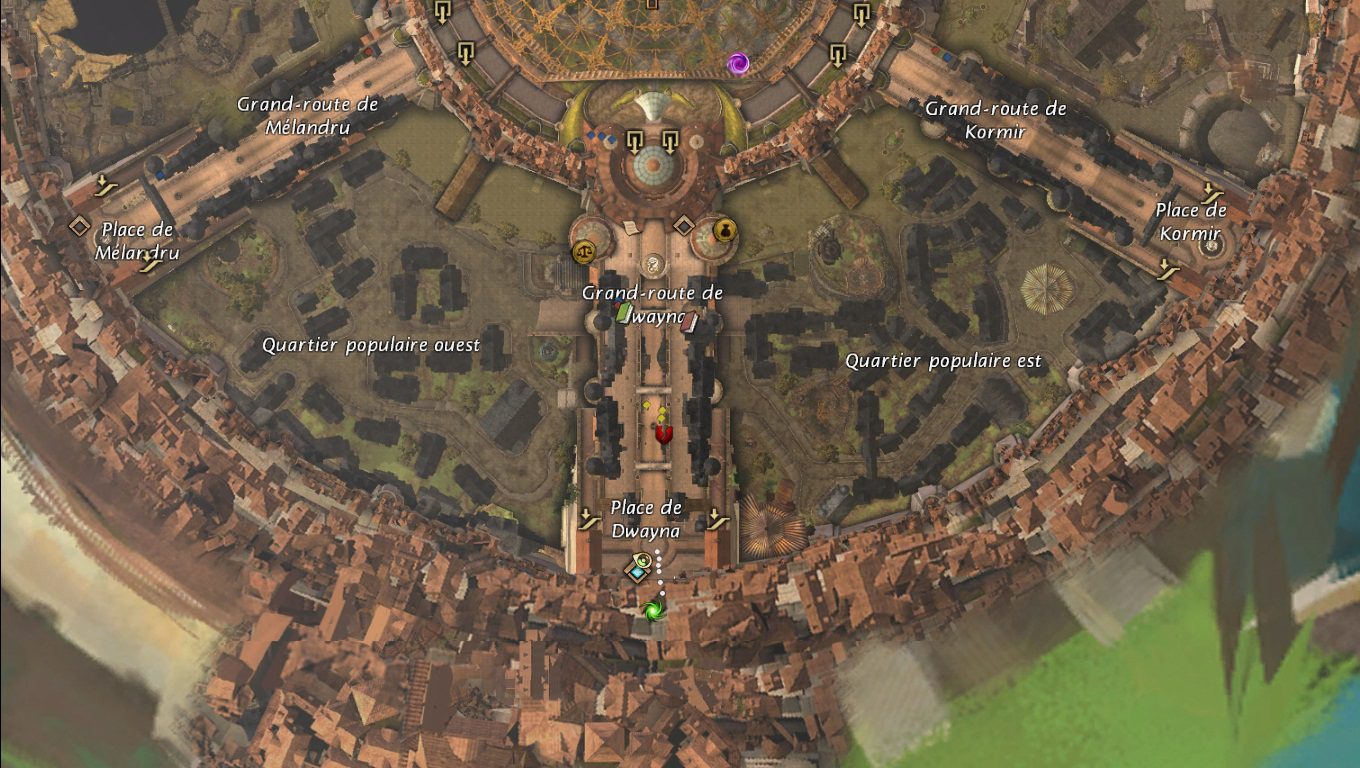This screenshot has height=768, width=1360.
Task: Choose the waypoint diamond beside the bank marker
Action: (x=683, y=225)
